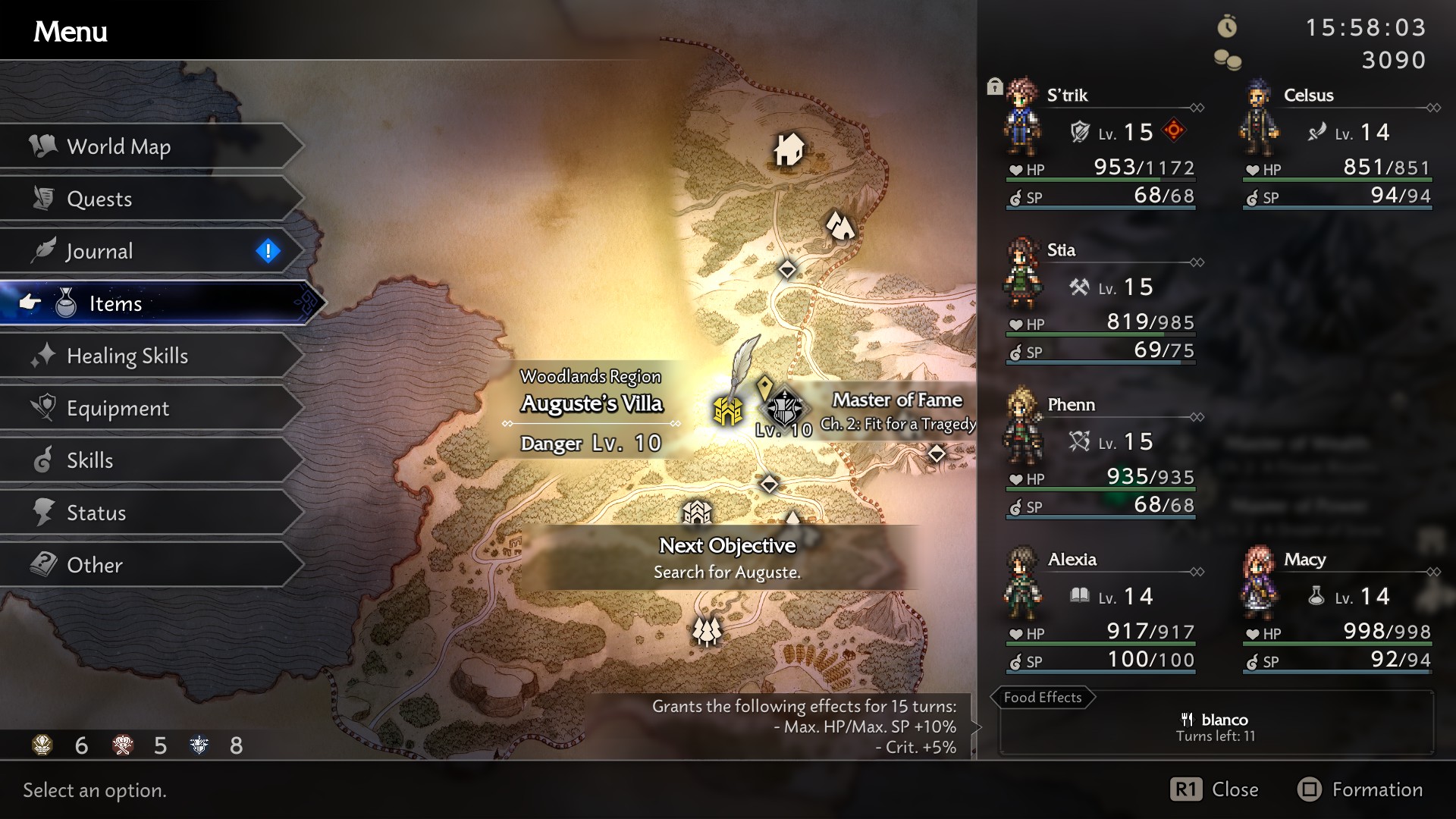Click the blue notification badge on Journal
1456x819 pixels.
click(x=269, y=250)
